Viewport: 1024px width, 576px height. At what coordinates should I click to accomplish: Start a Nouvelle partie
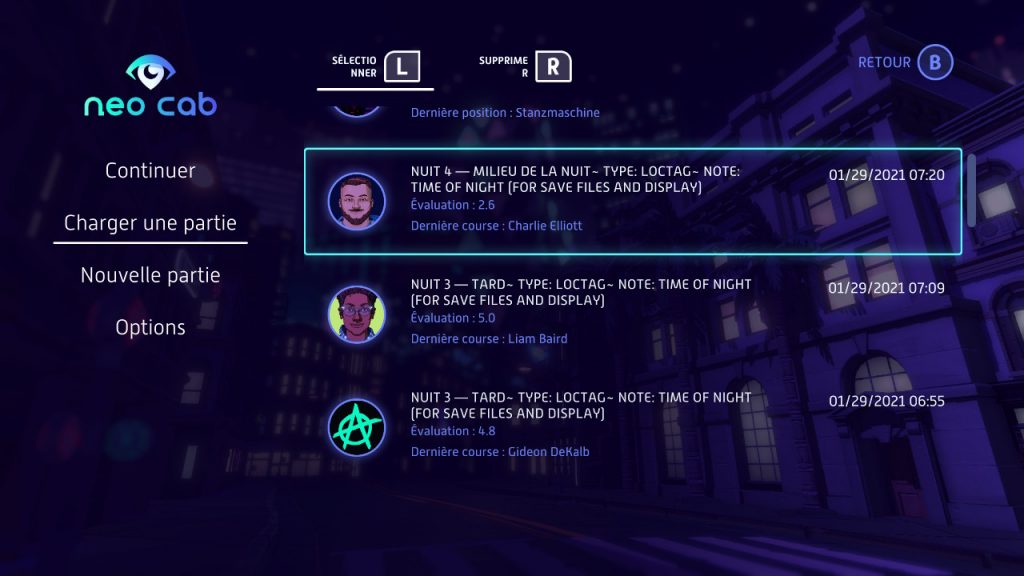click(x=150, y=275)
